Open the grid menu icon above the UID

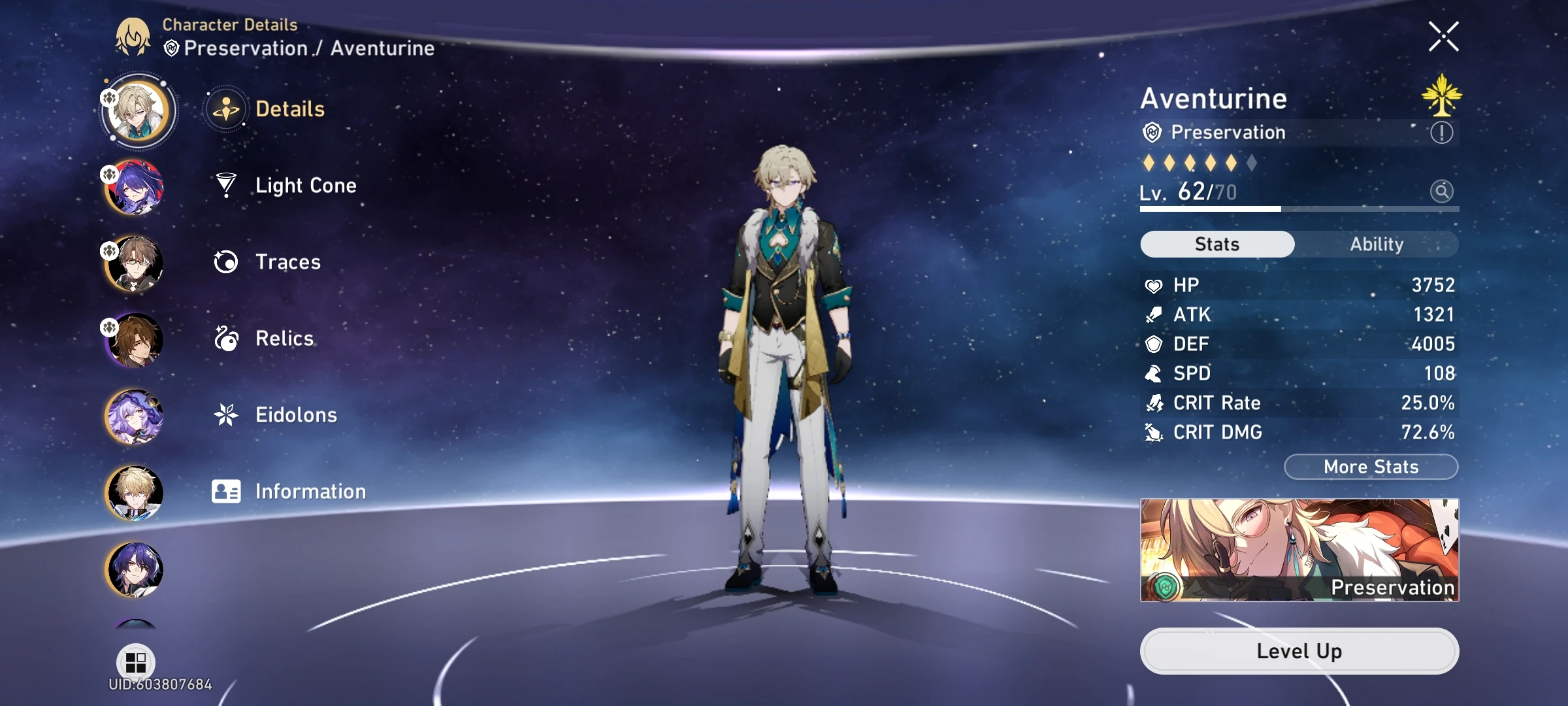[x=134, y=664]
